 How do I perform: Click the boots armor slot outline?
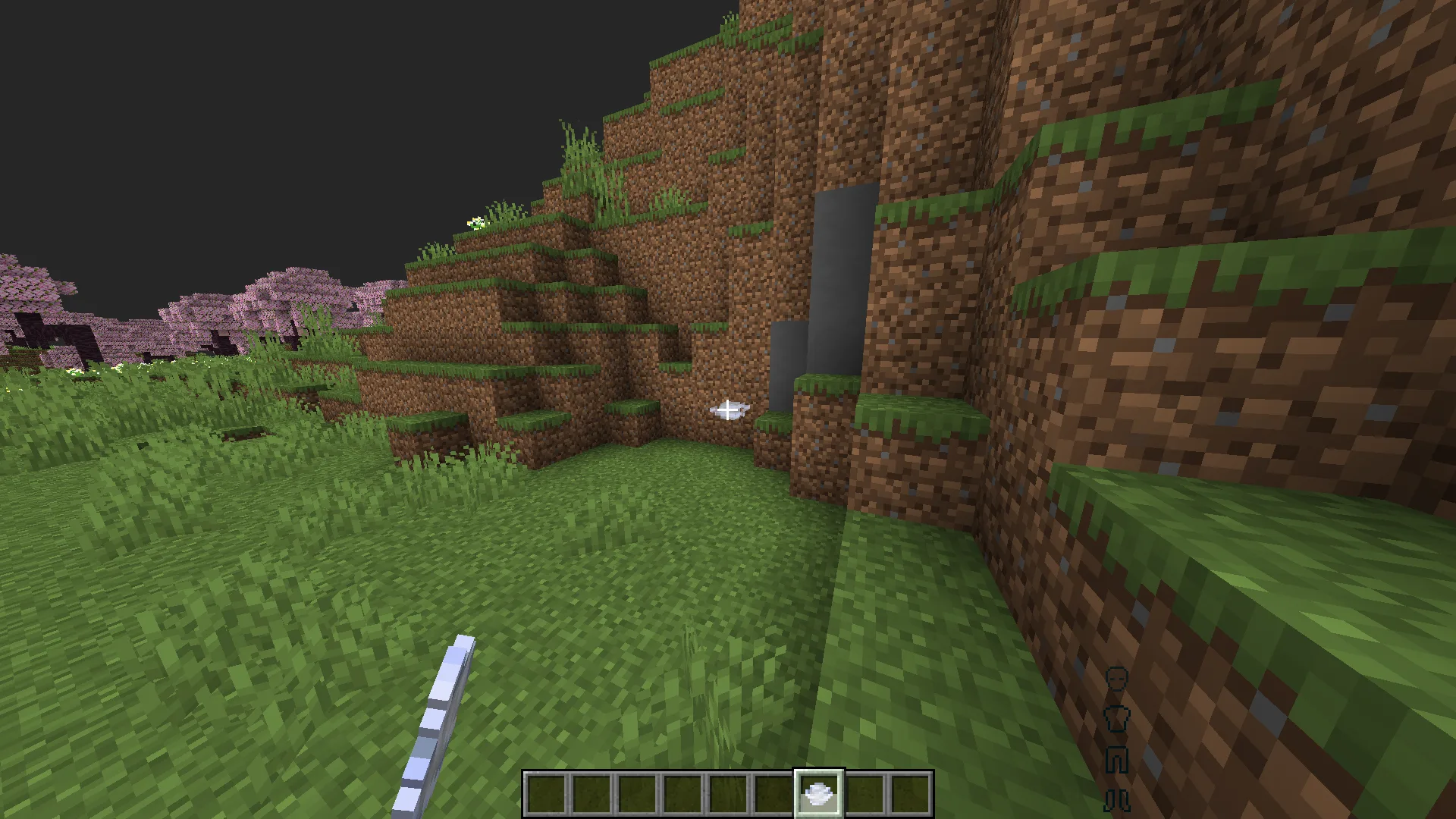point(1117,799)
